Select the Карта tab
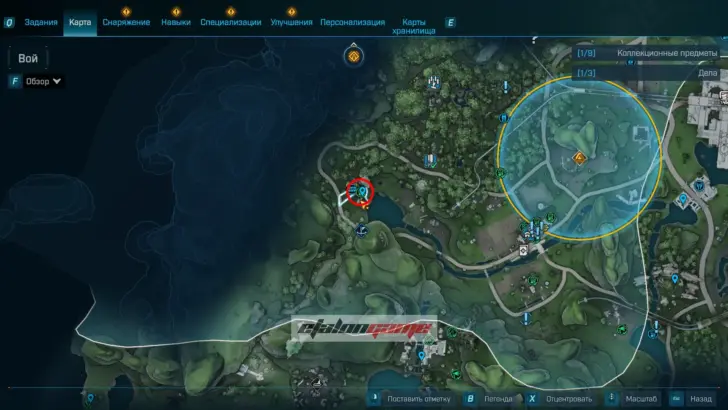This screenshot has height=410, width=728. (x=80, y=22)
